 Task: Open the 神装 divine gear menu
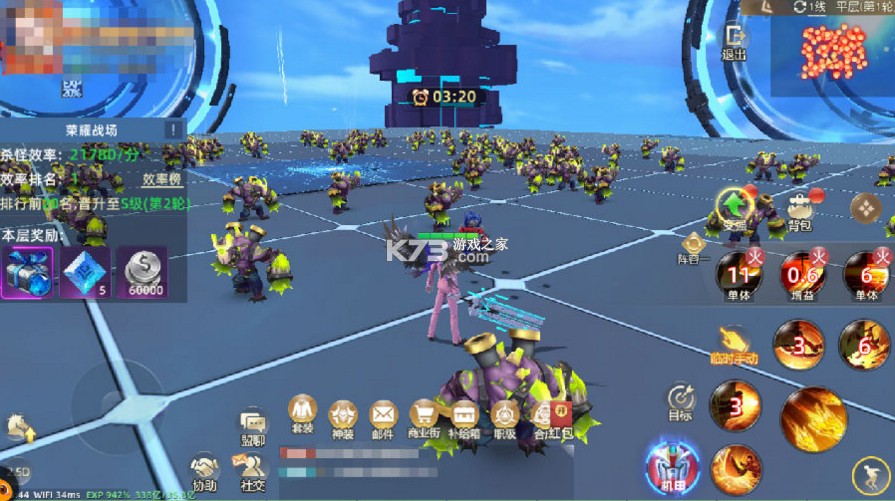[343, 415]
